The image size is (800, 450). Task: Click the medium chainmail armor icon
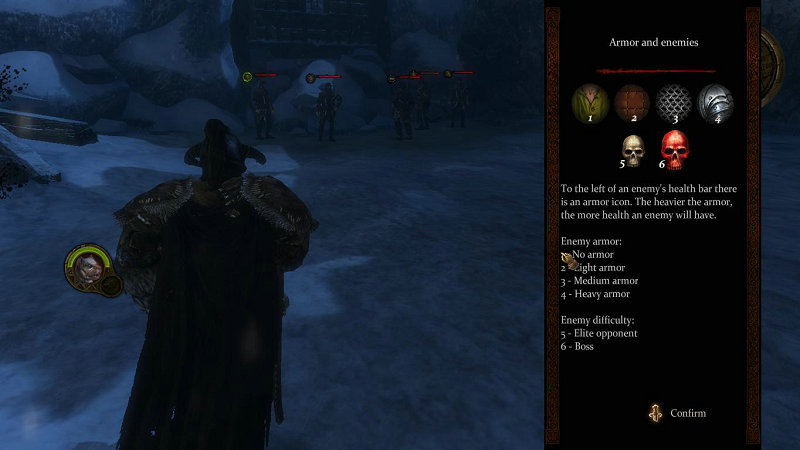[x=673, y=102]
